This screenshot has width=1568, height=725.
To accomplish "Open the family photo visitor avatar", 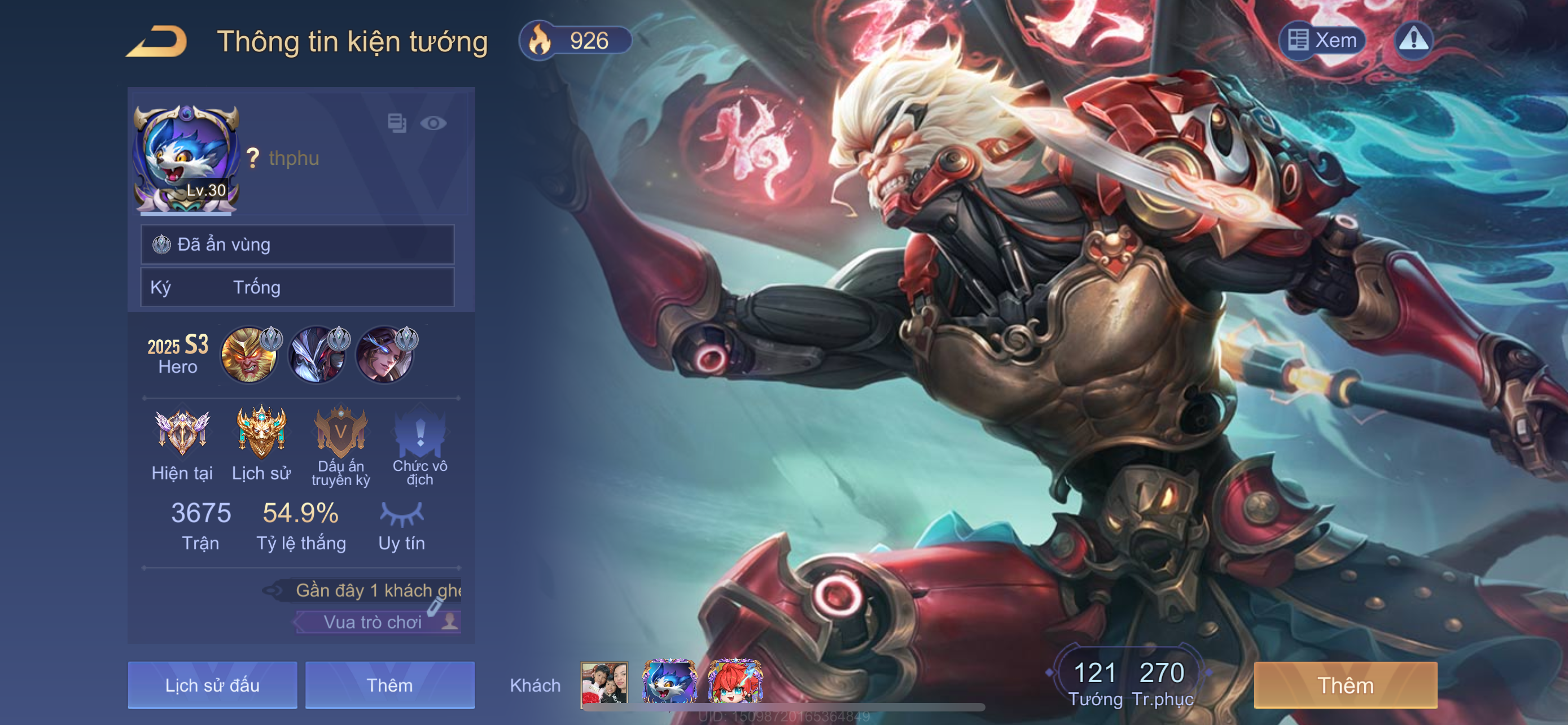I will [x=604, y=683].
